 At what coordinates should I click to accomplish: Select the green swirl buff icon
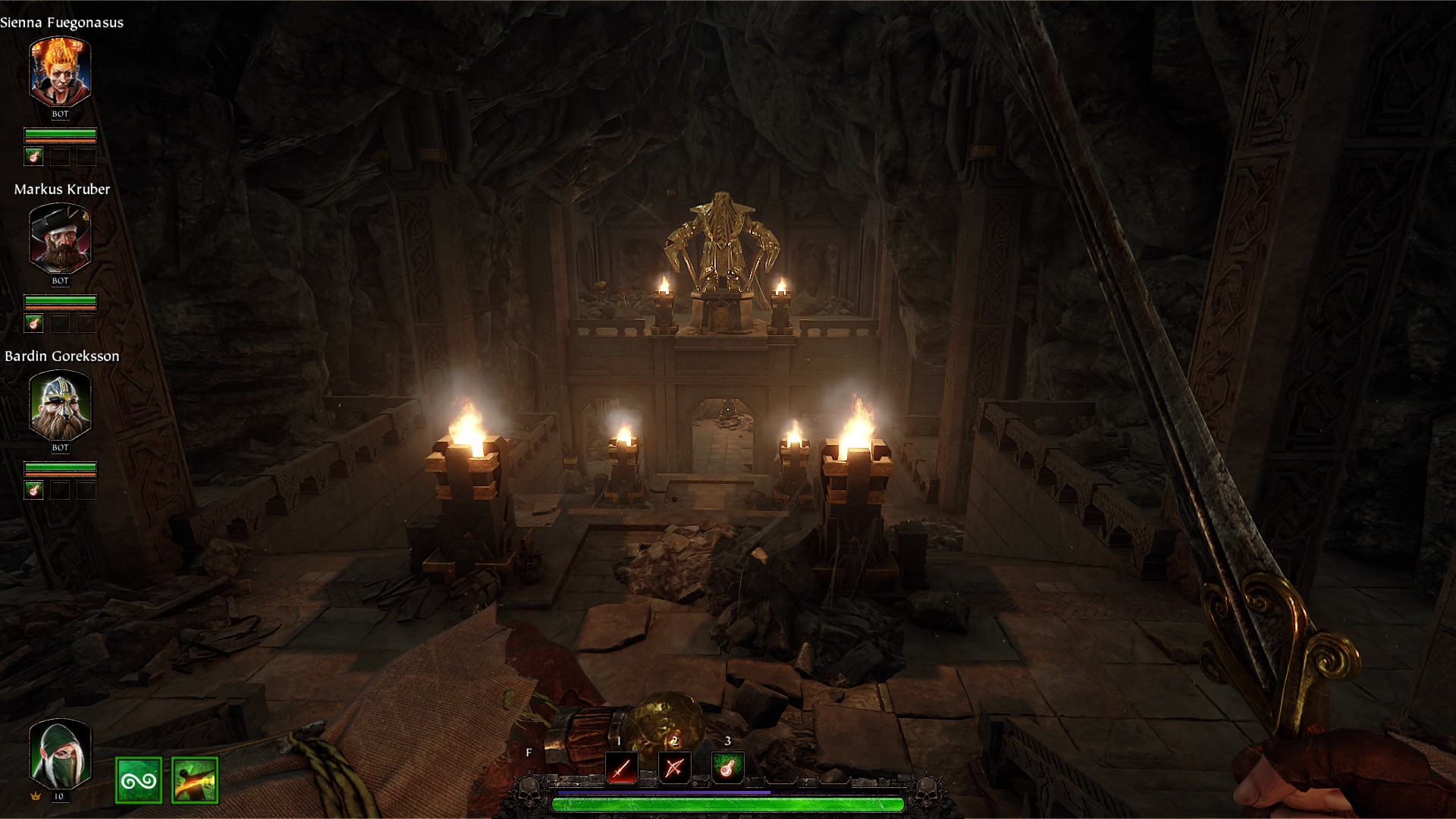point(139,780)
